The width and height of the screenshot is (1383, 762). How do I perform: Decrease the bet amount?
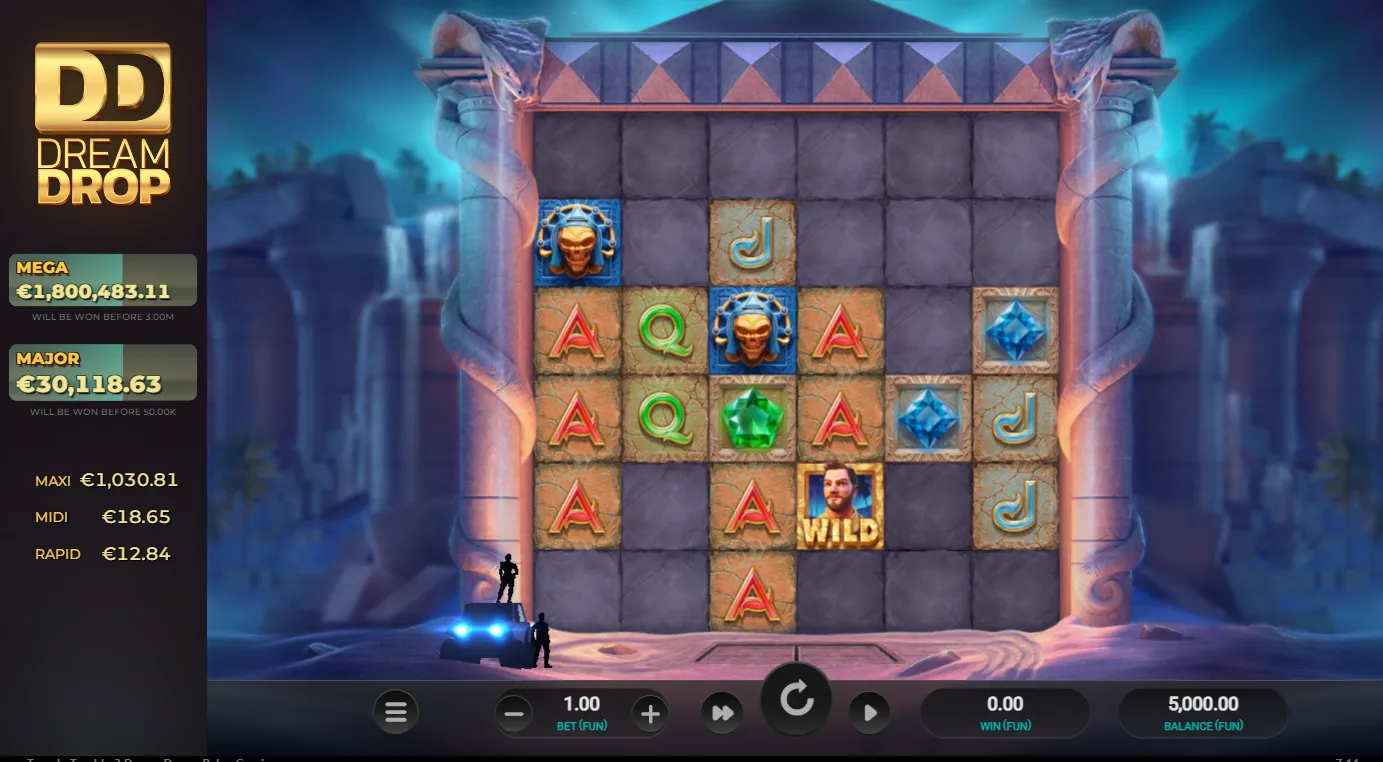(x=513, y=712)
